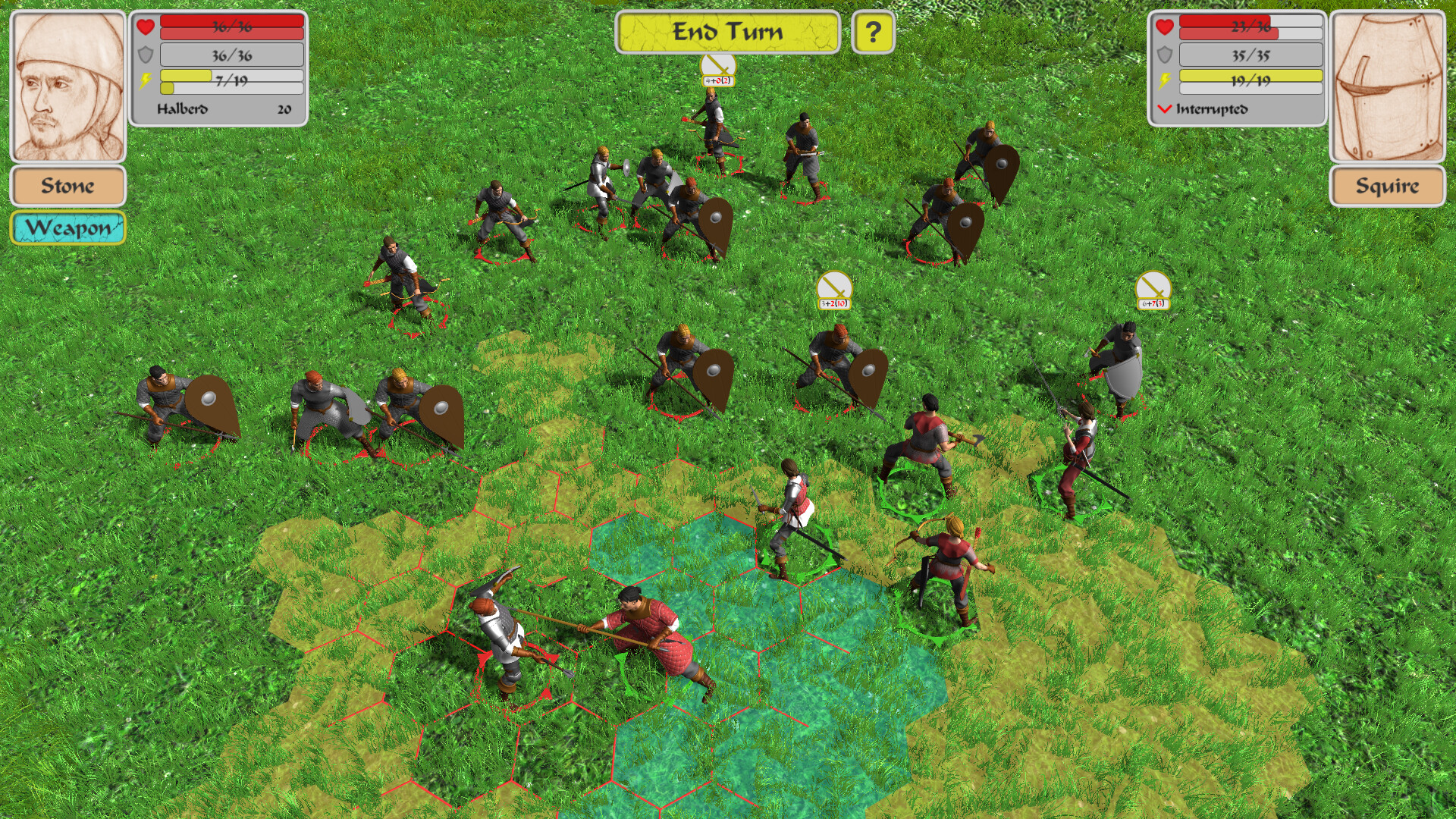Click the heart health icon on Stone's panel

click(x=145, y=27)
